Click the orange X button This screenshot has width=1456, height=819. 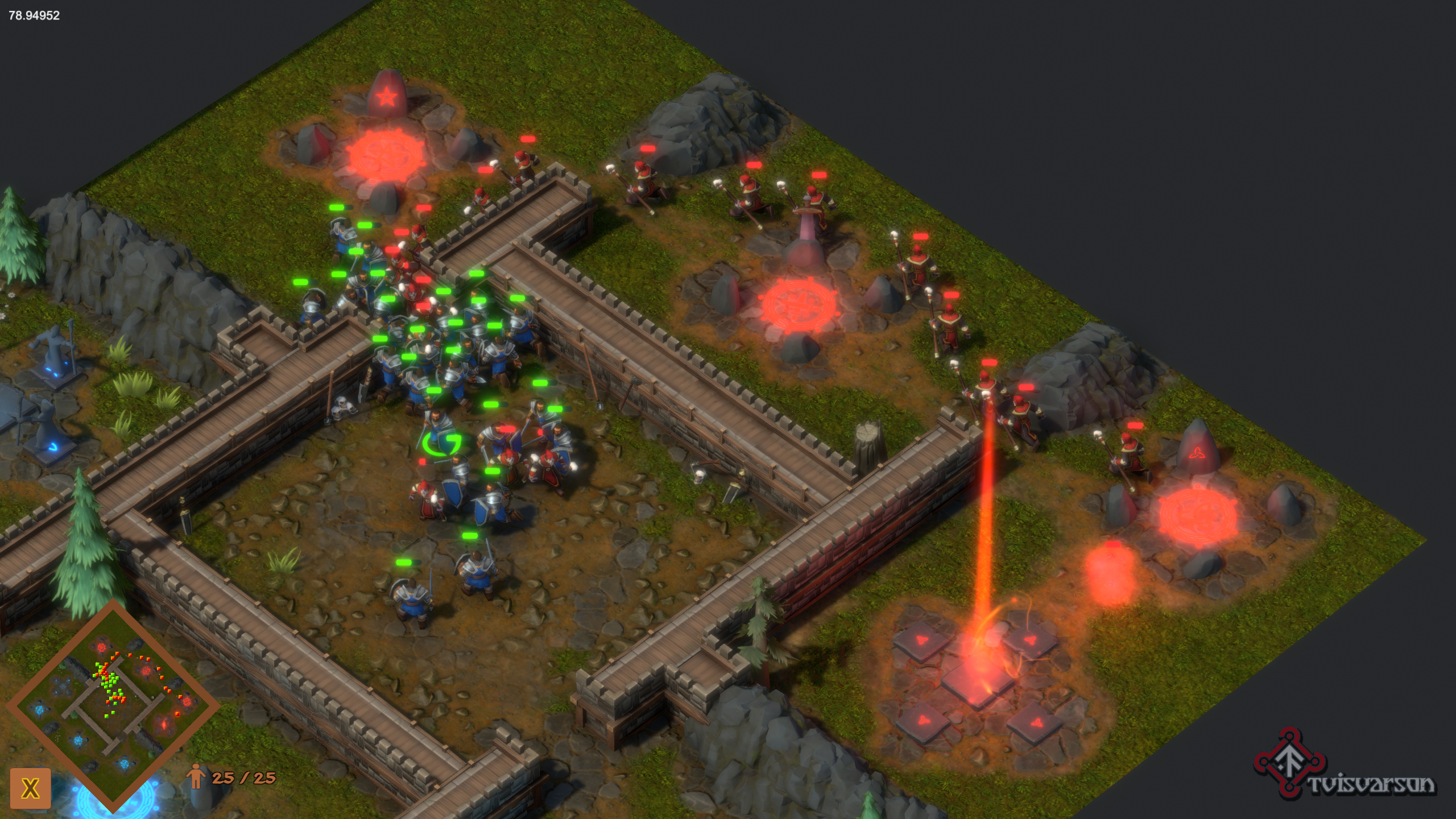(x=30, y=788)
